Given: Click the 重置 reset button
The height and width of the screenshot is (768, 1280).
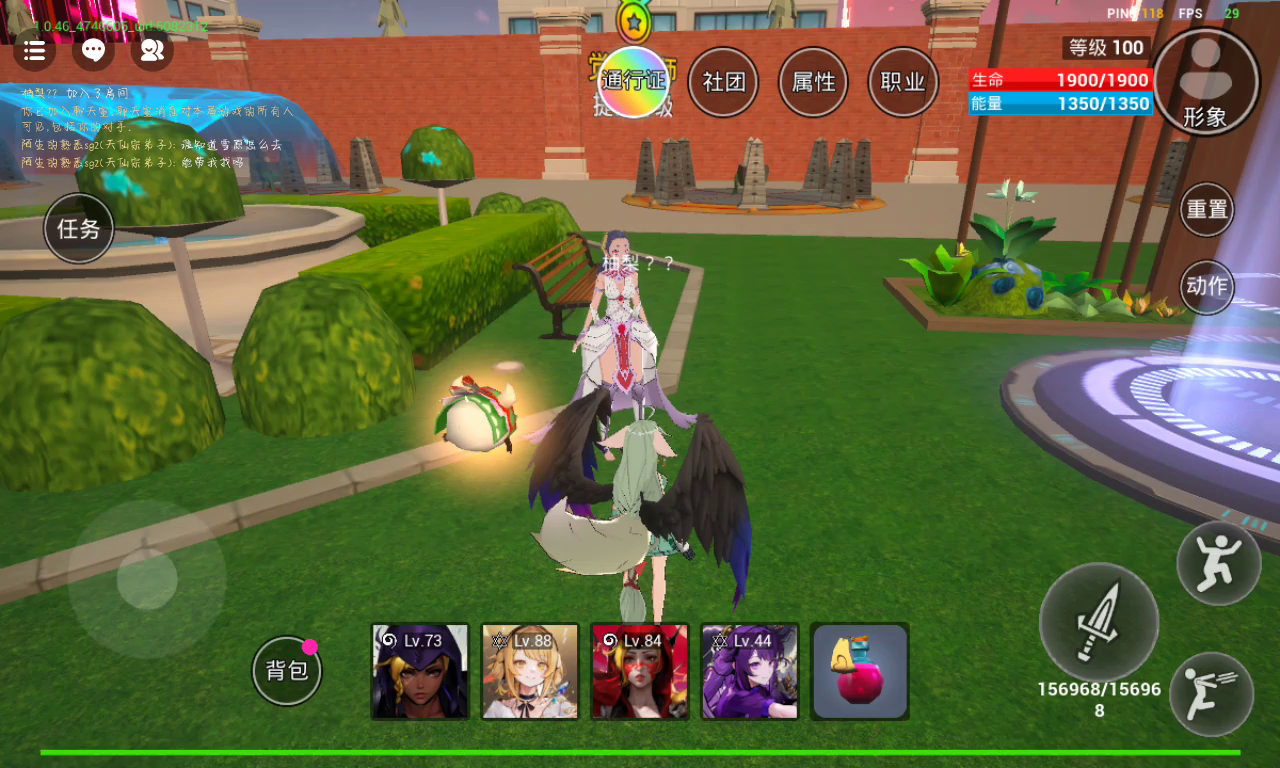Looking at the screenshot, I should 1206,210.
